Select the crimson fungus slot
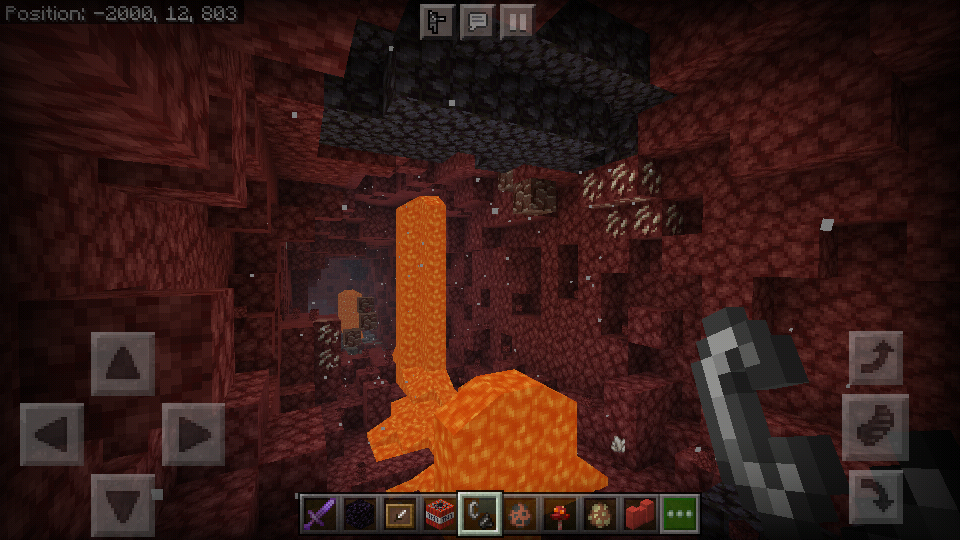This screenshot has width=960, height=540. [x=559, y=514]
